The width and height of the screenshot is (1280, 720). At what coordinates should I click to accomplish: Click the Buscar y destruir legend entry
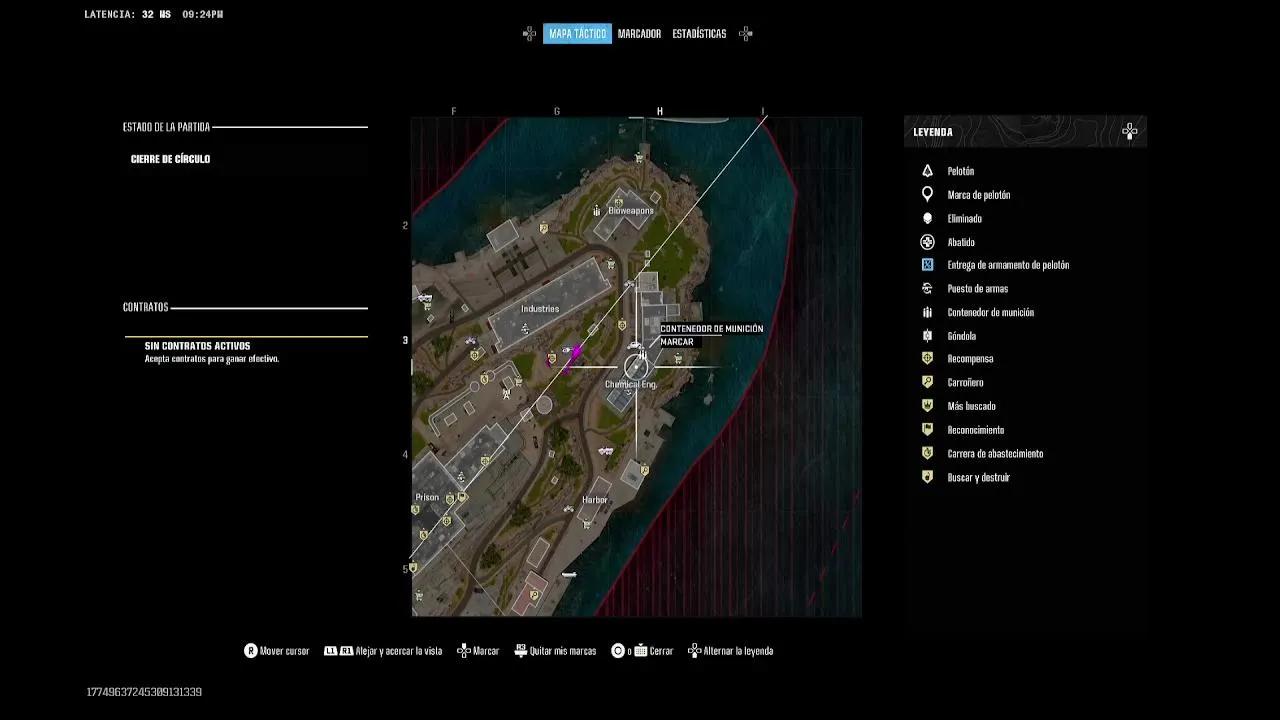pos(978,478)
